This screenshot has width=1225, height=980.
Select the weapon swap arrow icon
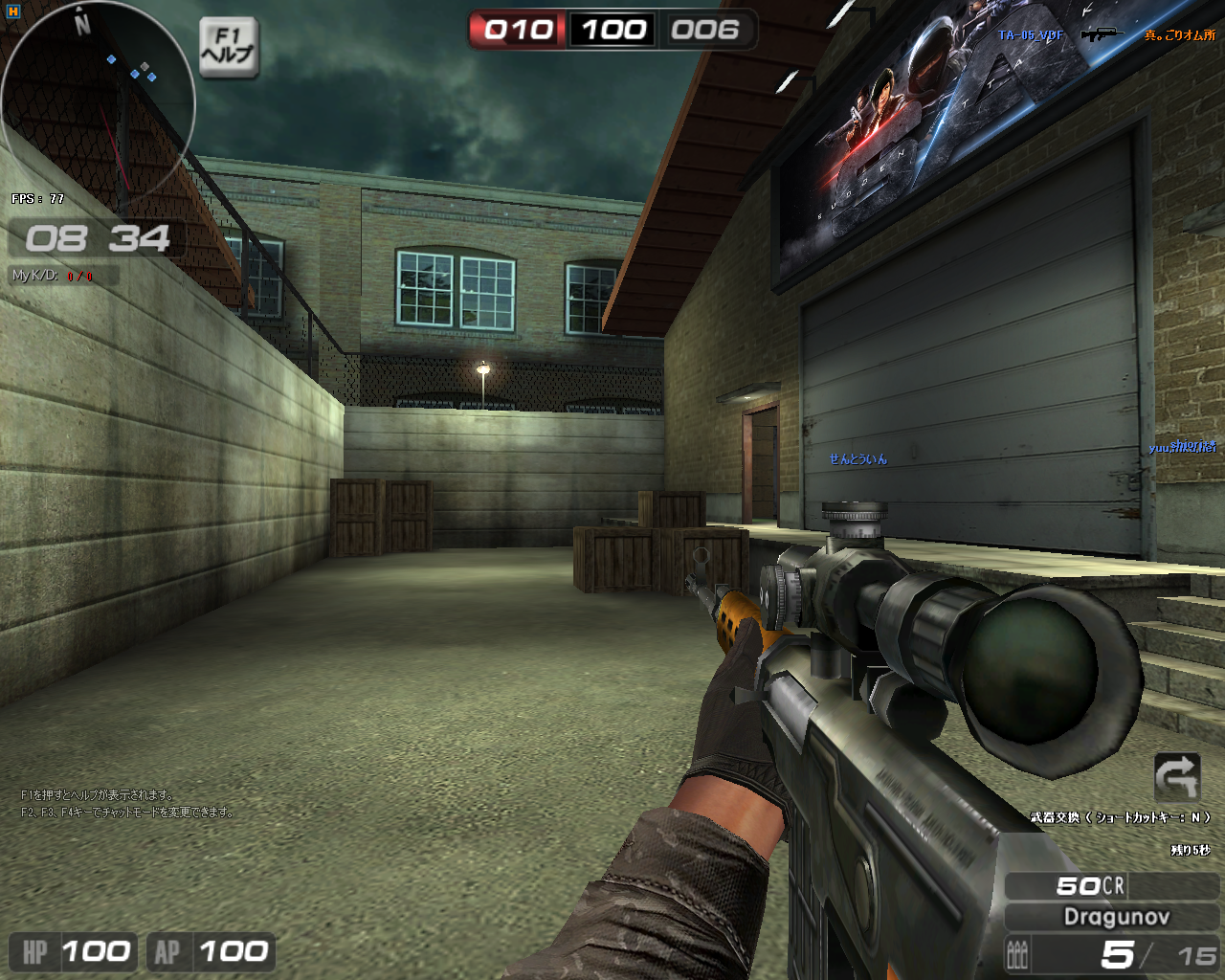pos(1177,776)
